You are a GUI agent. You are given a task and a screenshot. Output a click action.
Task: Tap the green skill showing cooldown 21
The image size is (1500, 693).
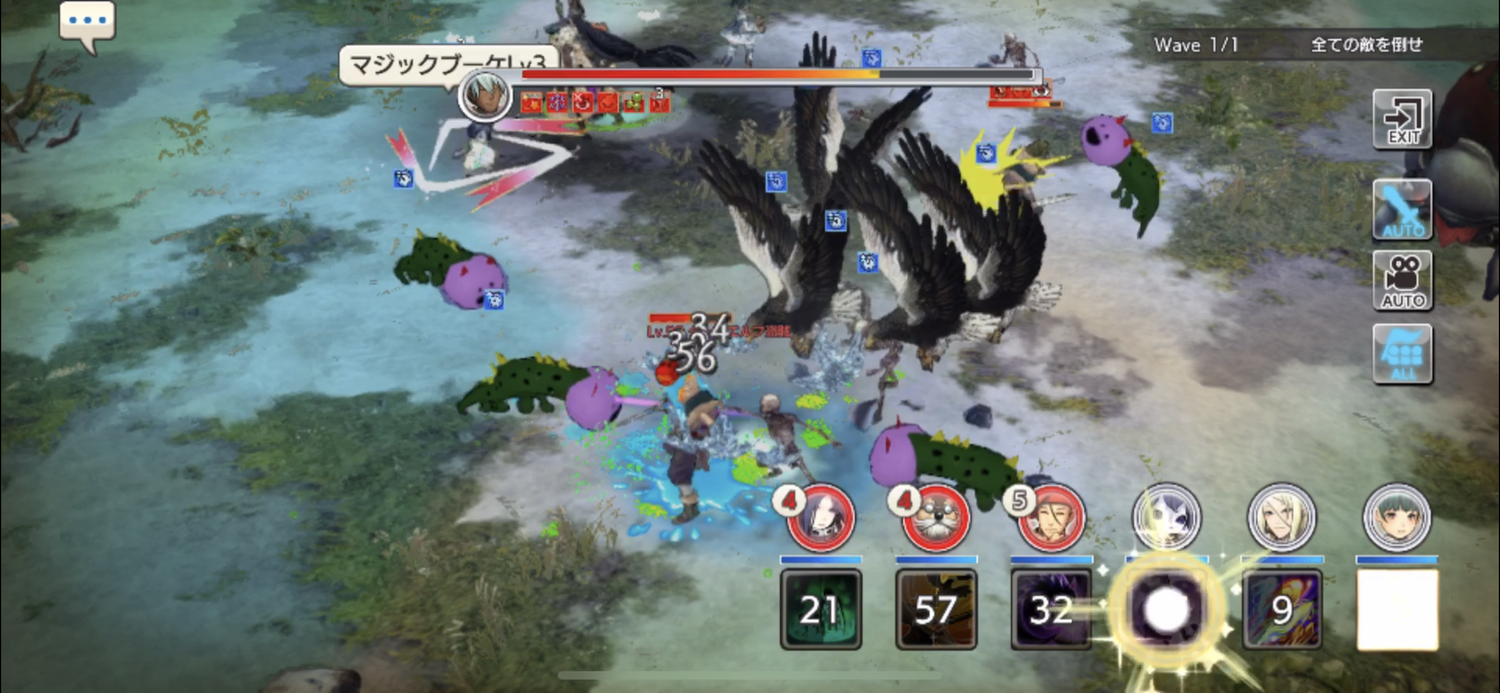click(821, 610)
